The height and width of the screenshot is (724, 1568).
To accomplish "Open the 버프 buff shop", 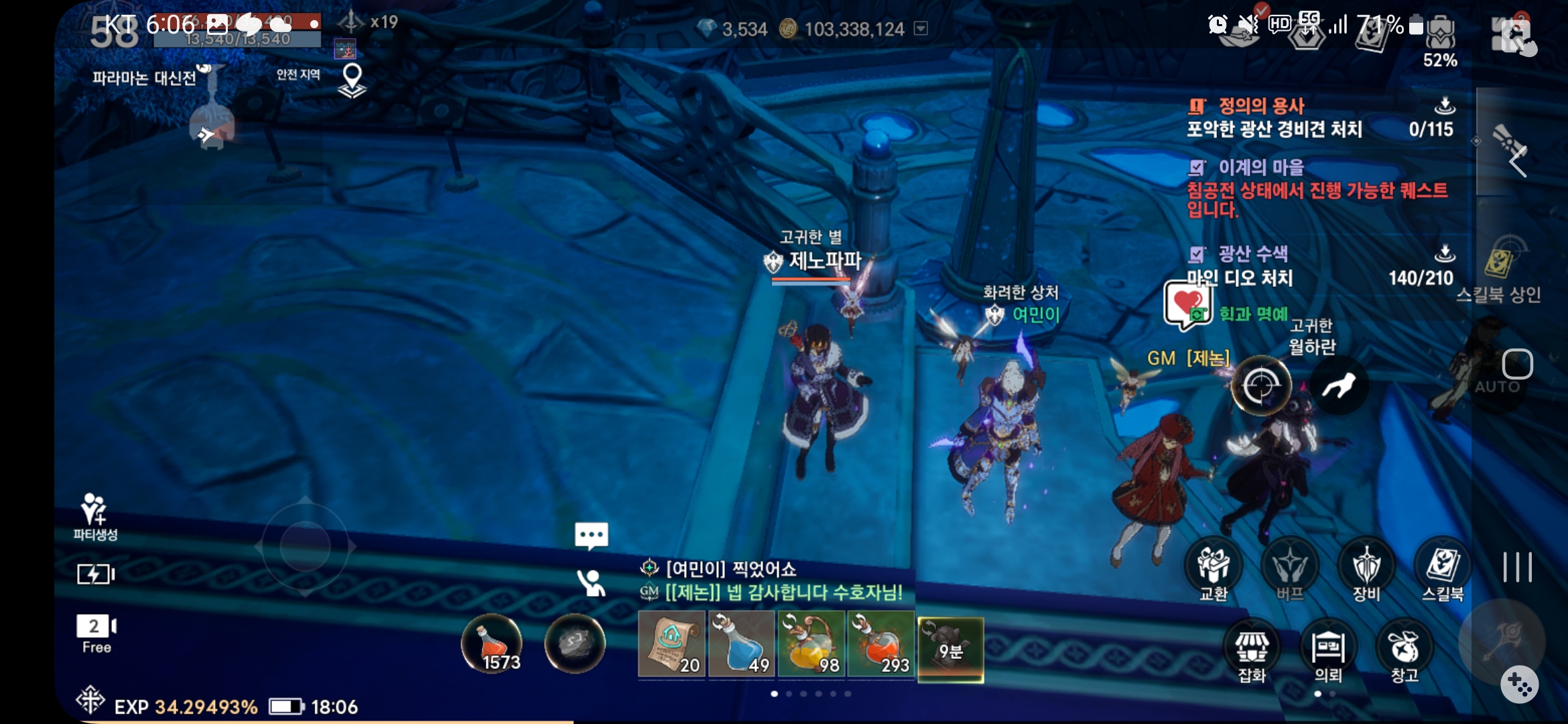I will tap(1290, 567).
